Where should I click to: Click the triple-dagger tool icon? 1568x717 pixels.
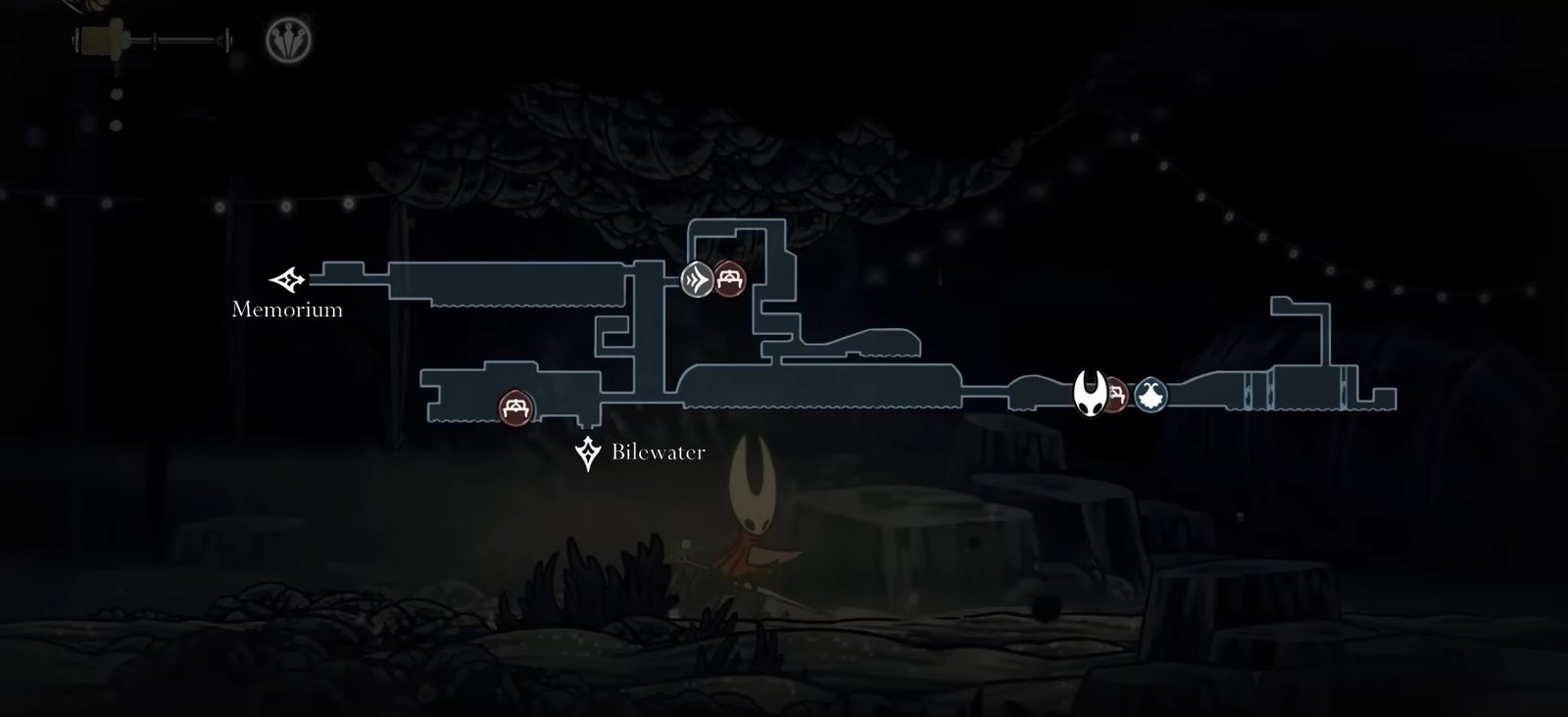(x=288, y=40)
